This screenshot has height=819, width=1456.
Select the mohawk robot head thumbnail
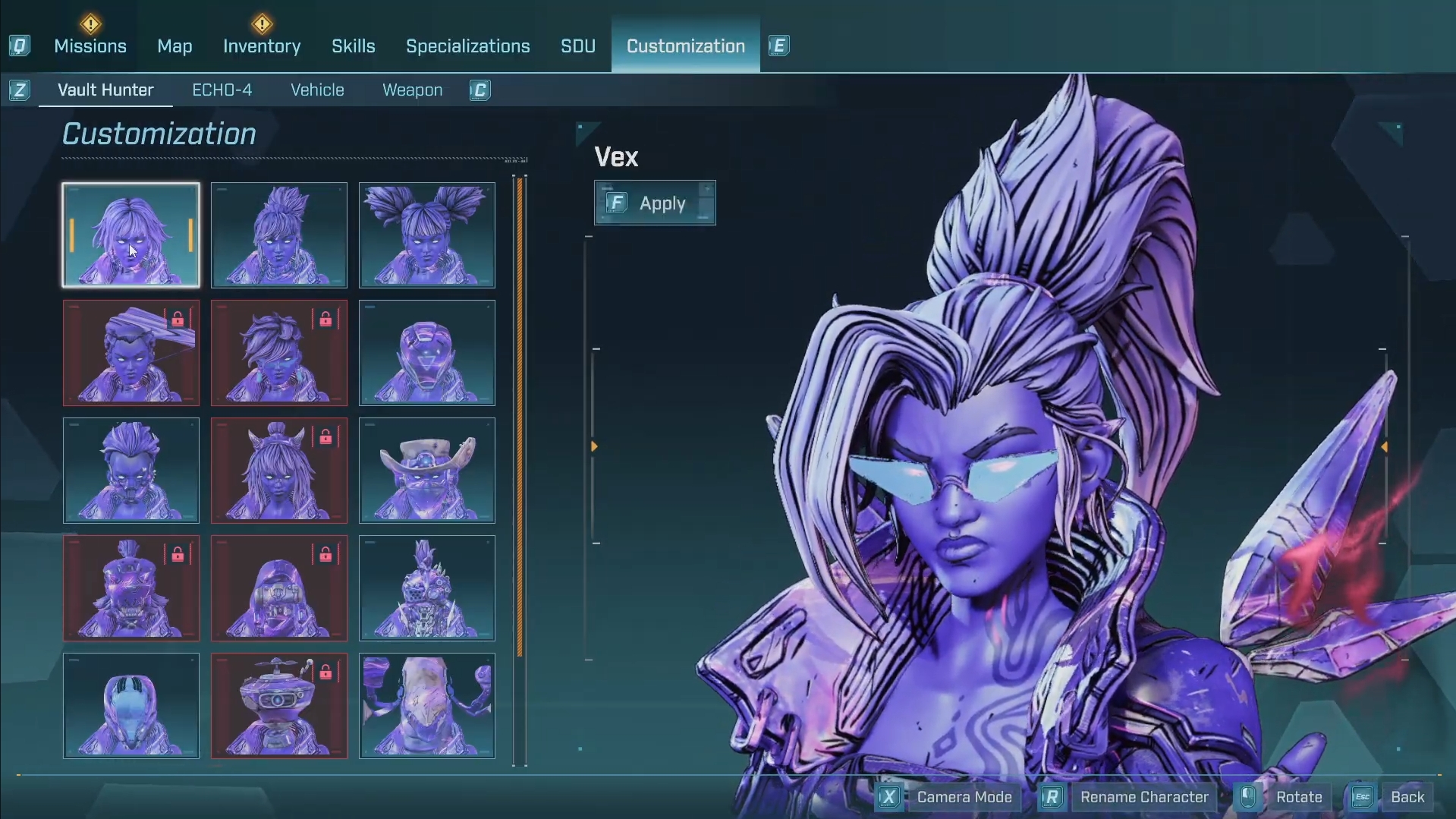427,588
